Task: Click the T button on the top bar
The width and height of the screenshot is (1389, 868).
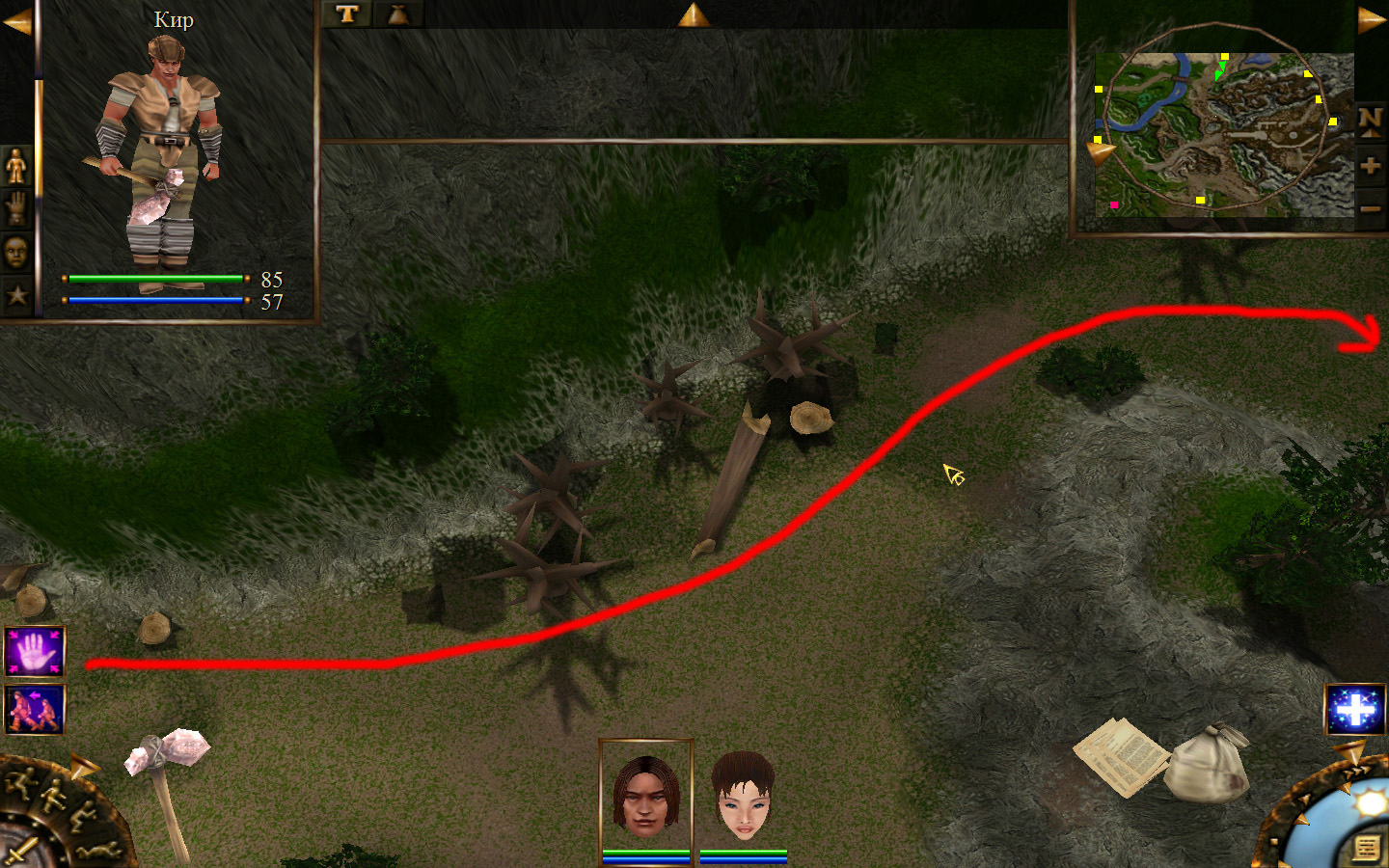Action: tap(347, 14)
